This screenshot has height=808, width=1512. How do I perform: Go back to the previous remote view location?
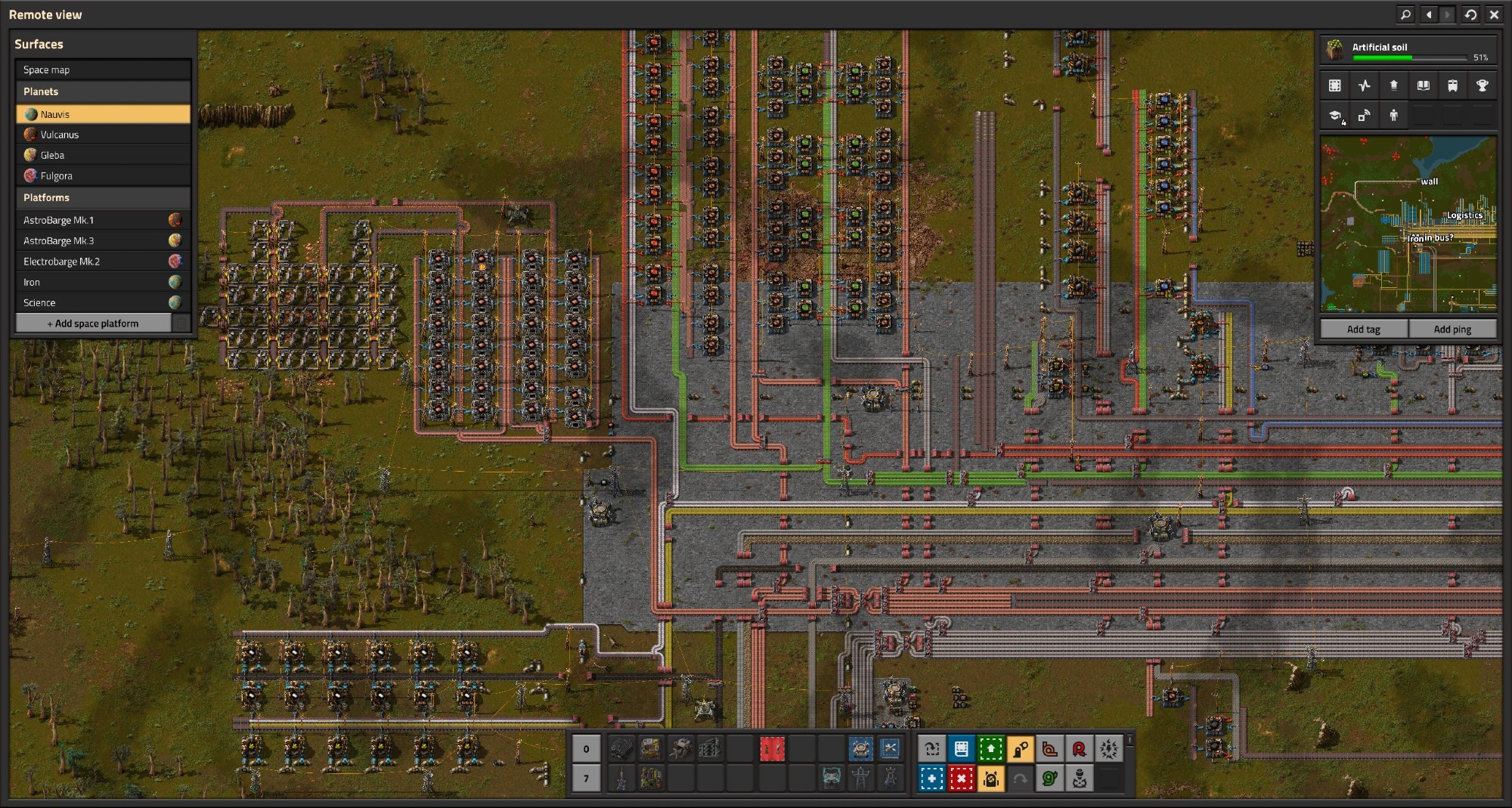(x=1428, y=14)
